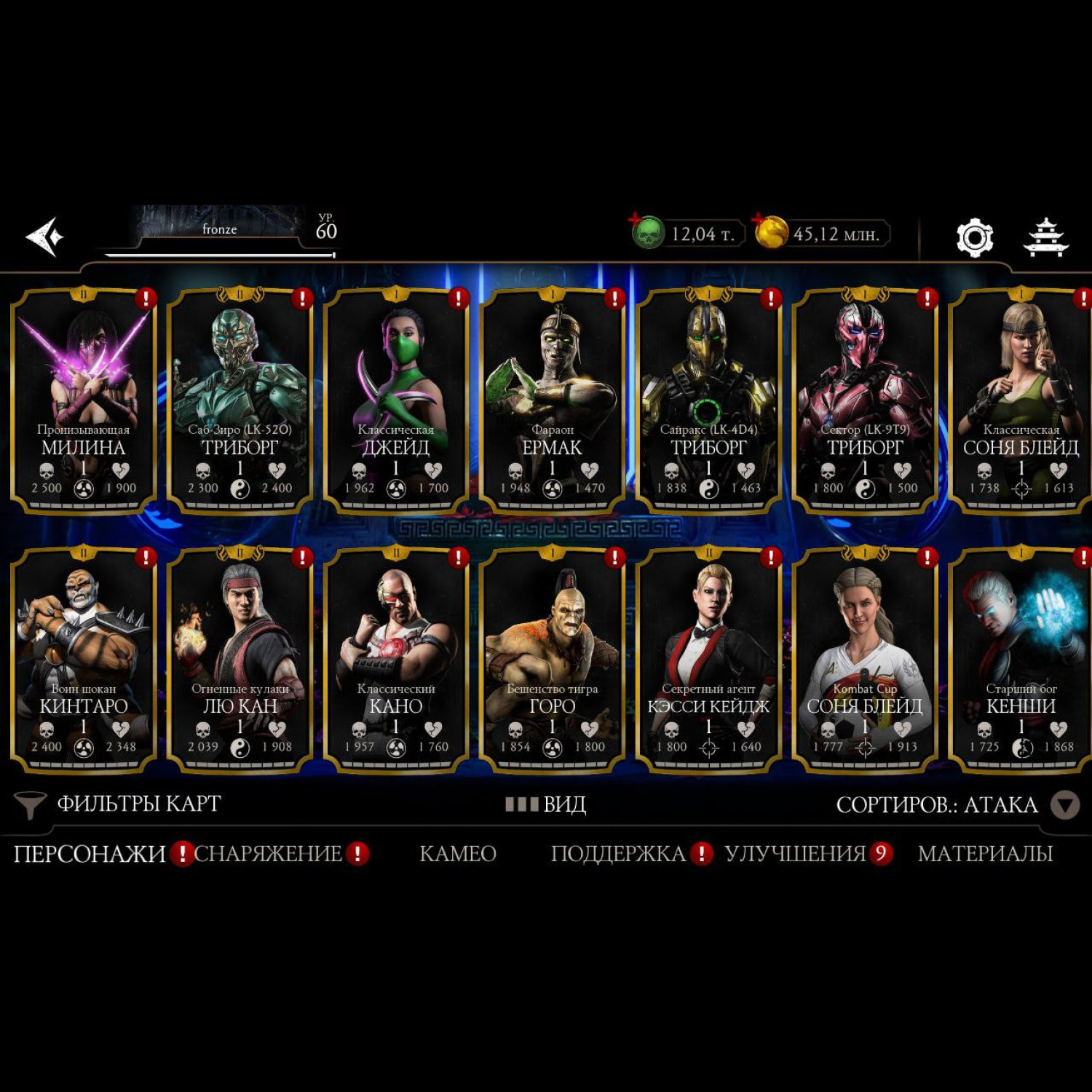Show the Материалы tab
The image size is (1092, 1092).
pyautogui.click(x=985, y=853)
